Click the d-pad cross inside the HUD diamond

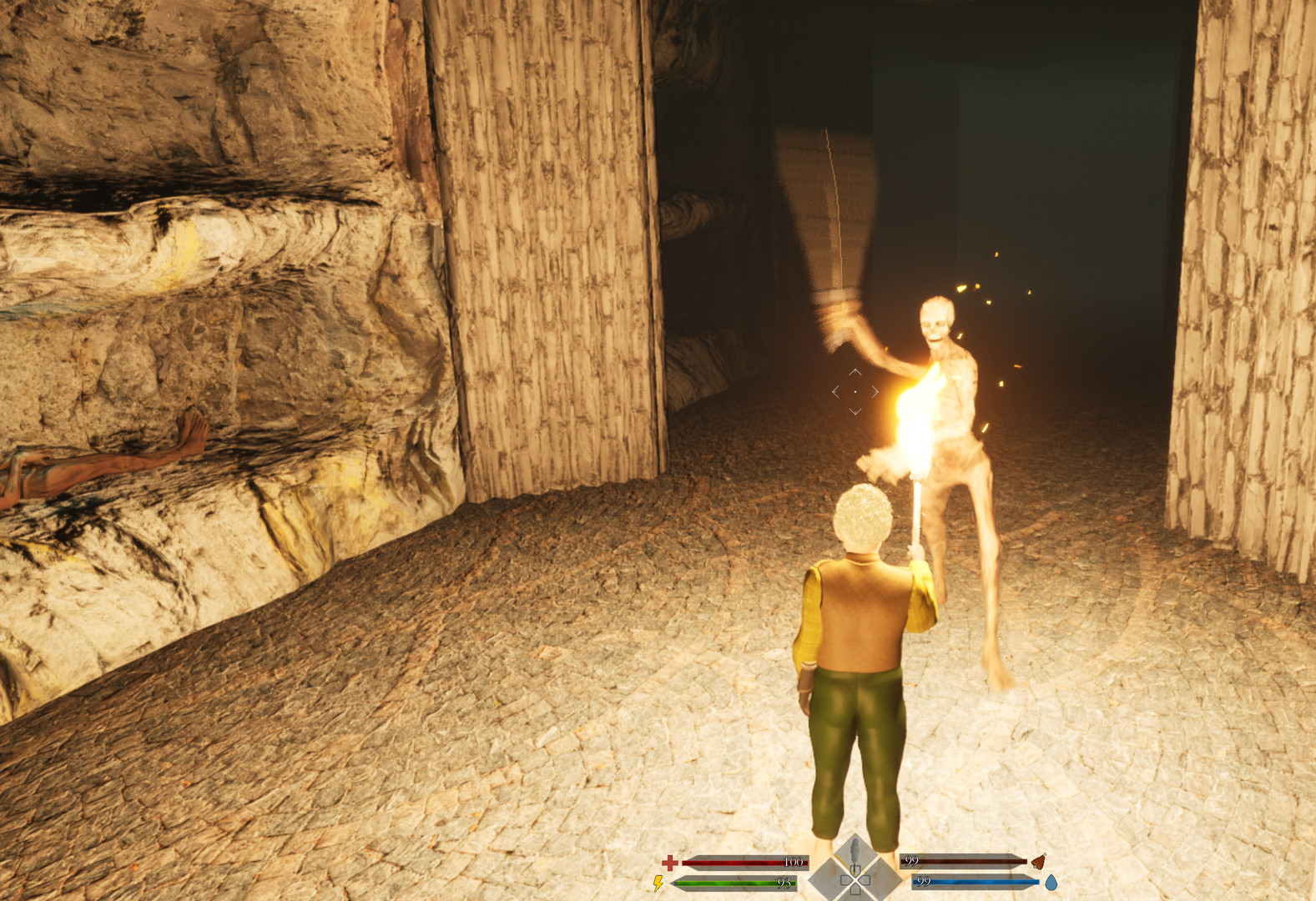(x=856, y=881)
